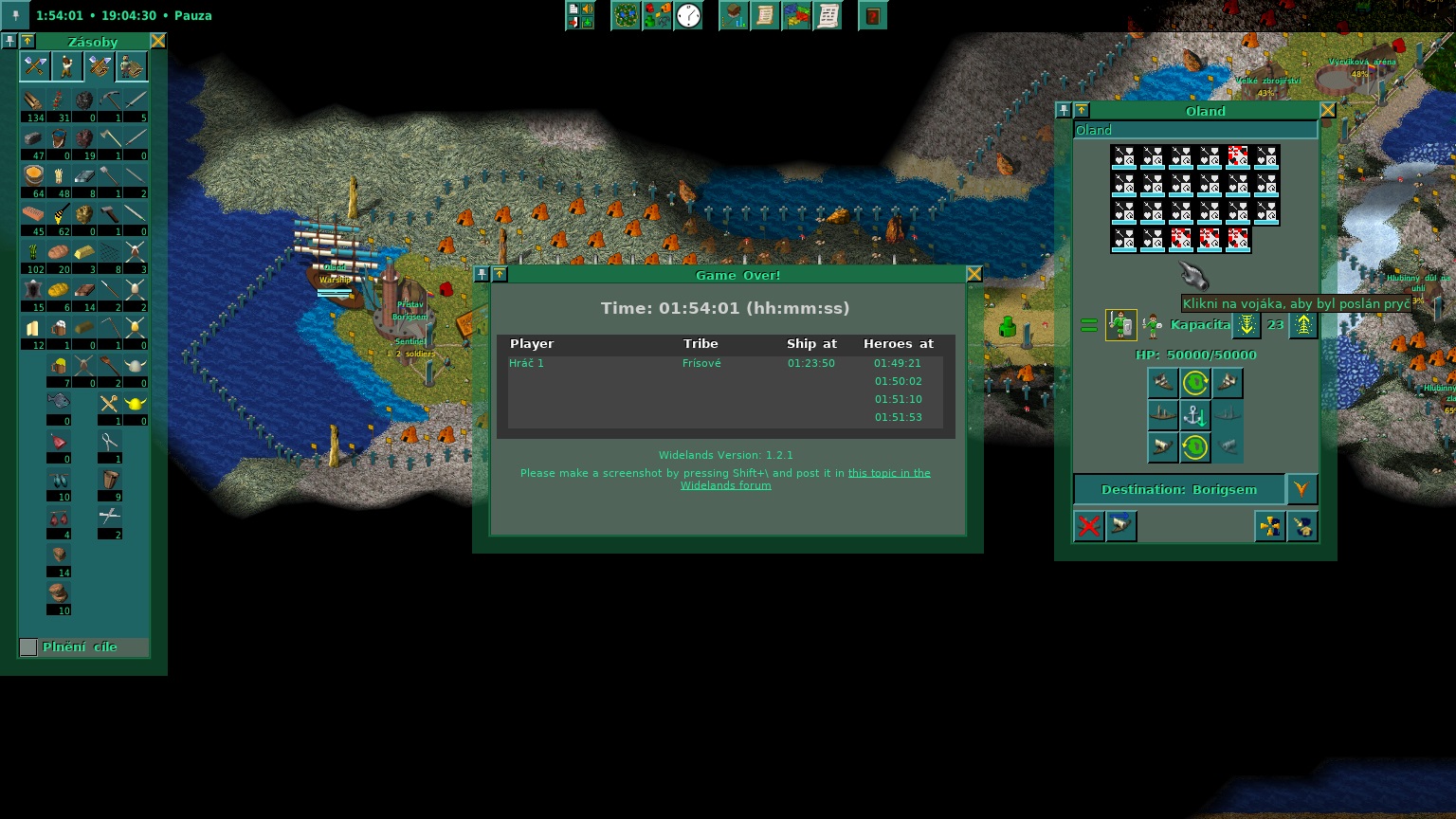
Task: Increase the ship soldier capacity
Action: [1303, 325]
